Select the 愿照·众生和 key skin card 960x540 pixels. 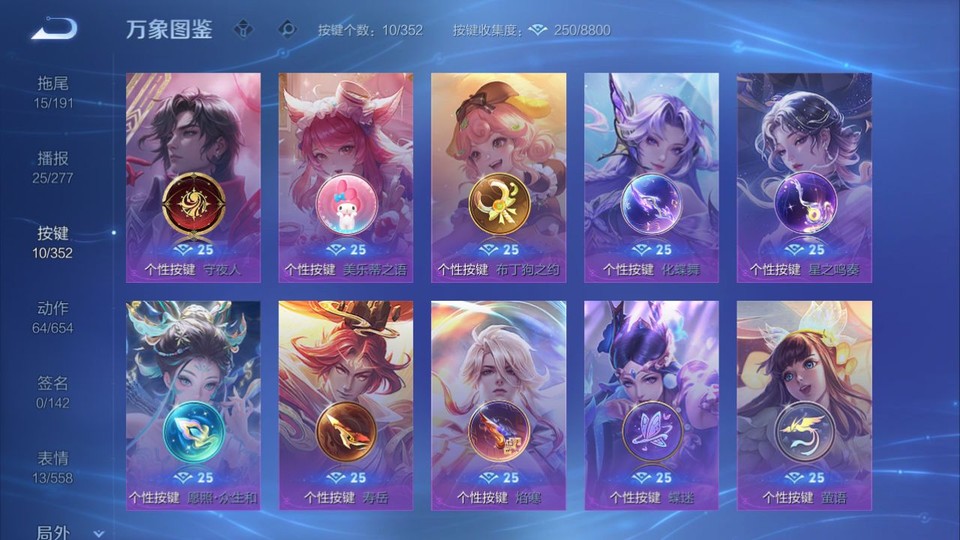click(193, 405)
